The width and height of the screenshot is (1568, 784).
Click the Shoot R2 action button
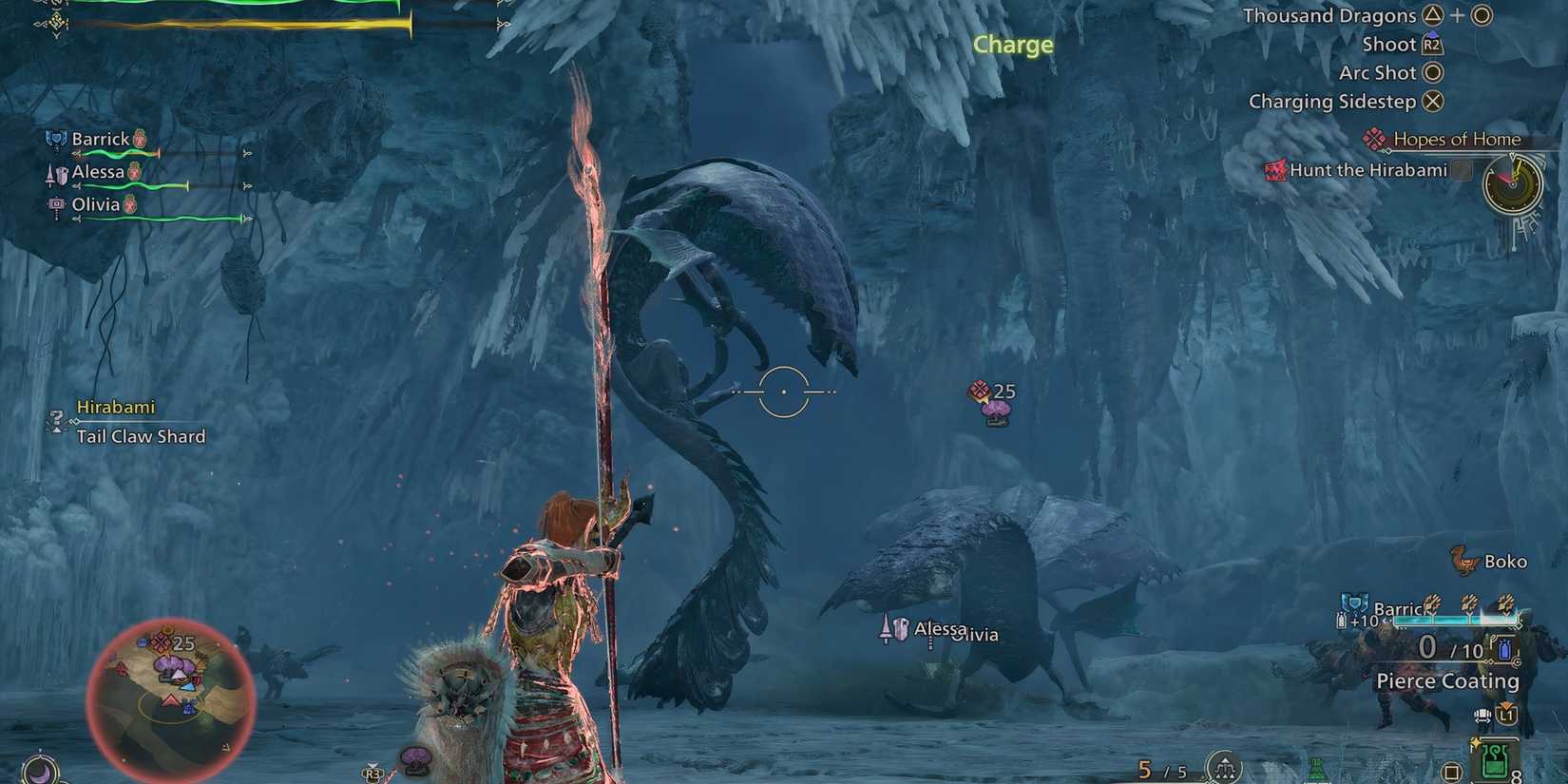click(1391, 44)
